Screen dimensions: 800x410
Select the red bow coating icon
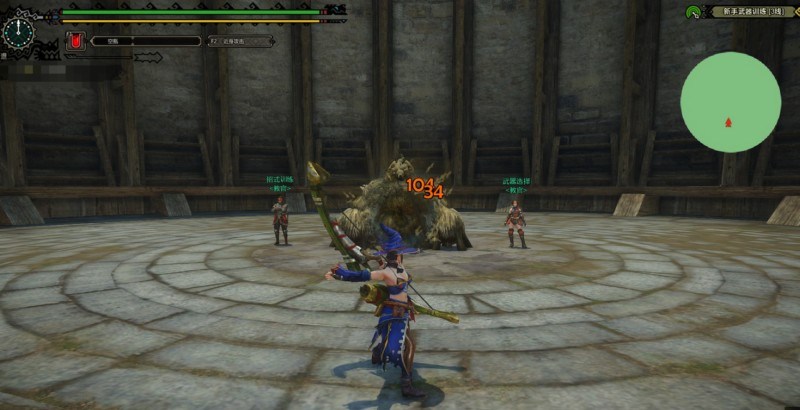coord(73,41)
